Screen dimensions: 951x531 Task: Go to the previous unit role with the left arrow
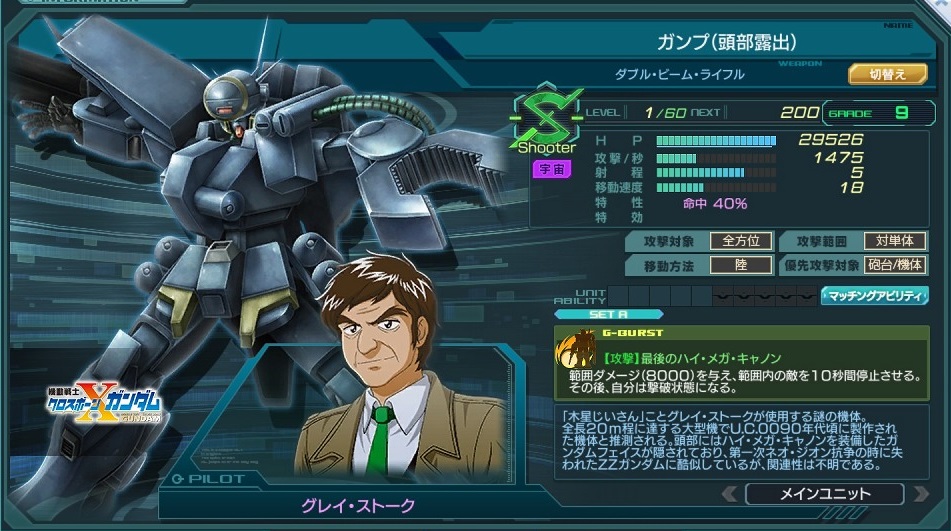pyautogui.click(x=730, y=494)
